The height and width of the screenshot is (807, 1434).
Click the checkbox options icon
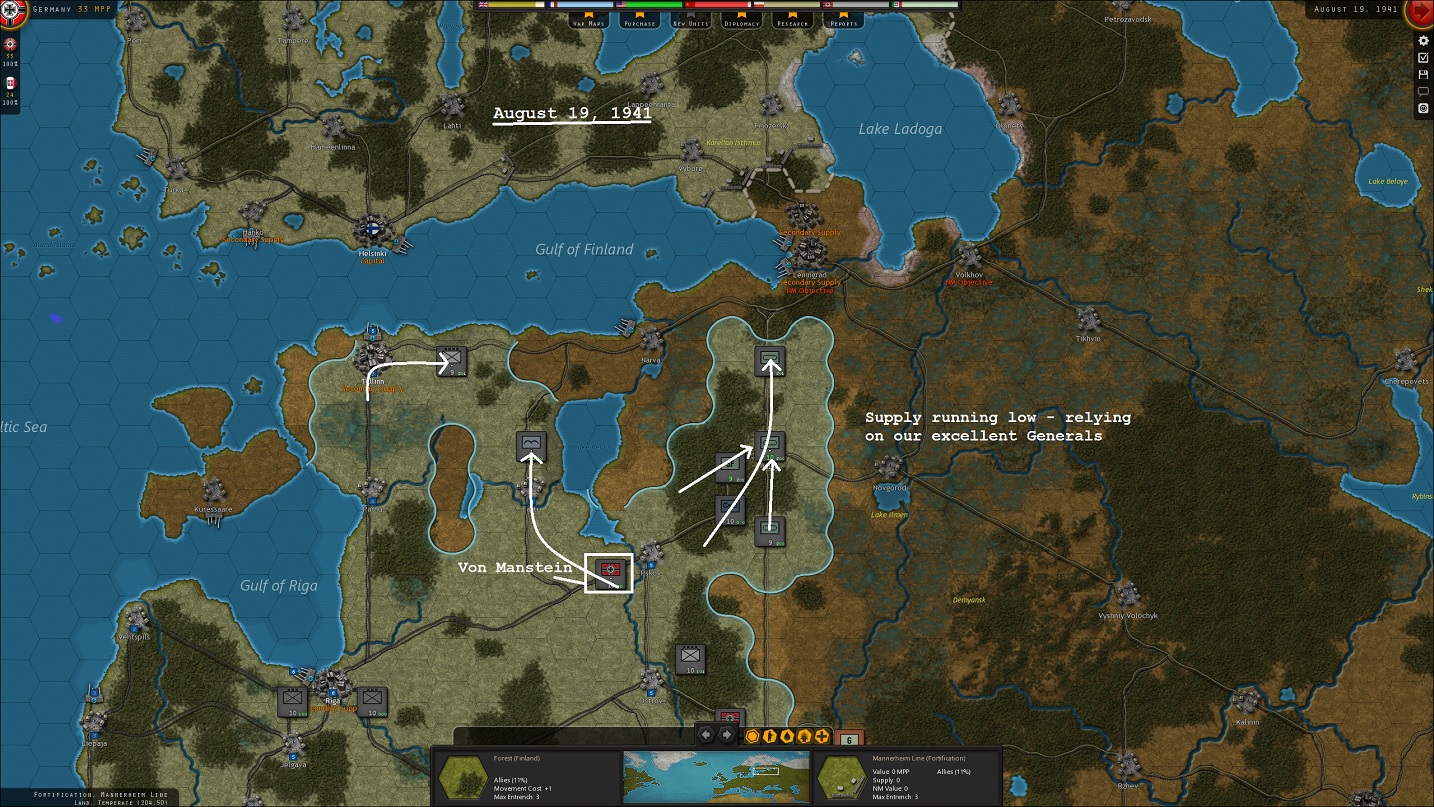pos(1423,58)
